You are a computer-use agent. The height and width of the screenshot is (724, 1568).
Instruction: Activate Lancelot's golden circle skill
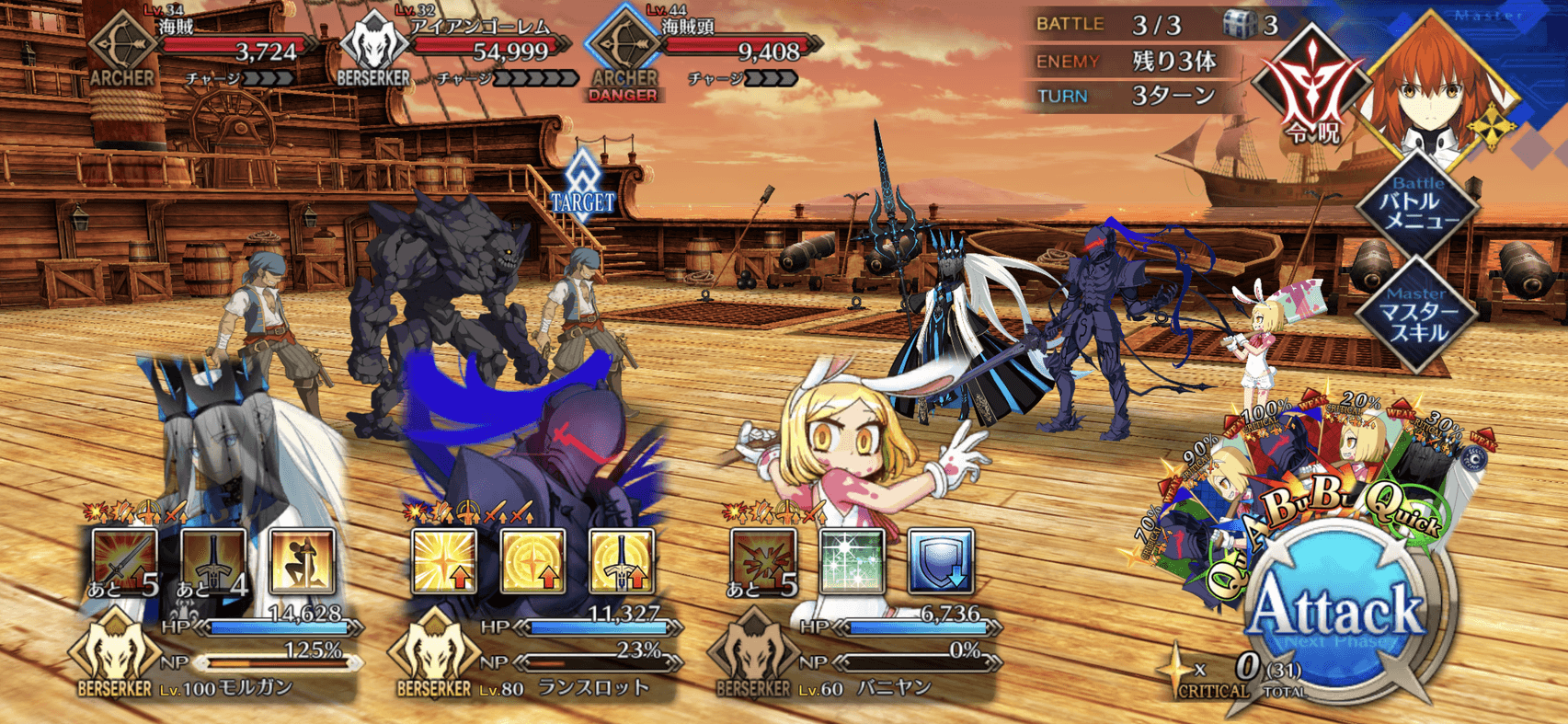[x=532, y=560]
